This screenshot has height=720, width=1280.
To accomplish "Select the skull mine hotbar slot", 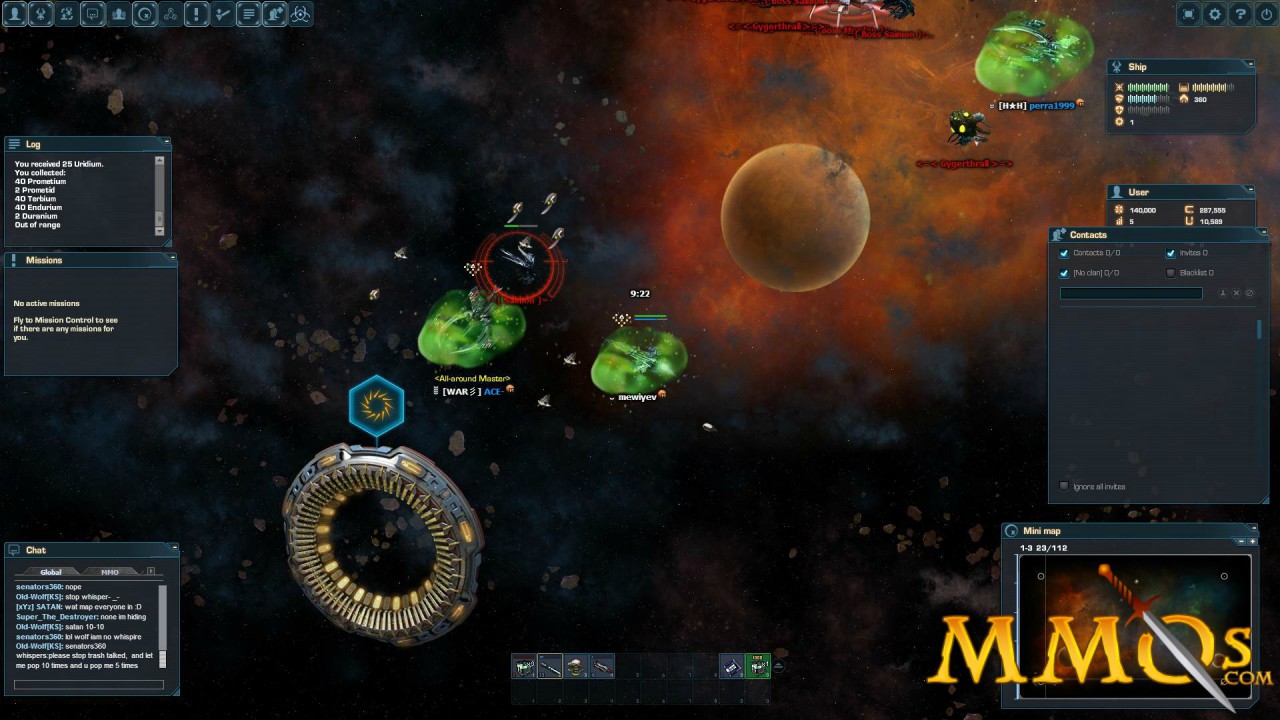I will (x=576, y=666).
